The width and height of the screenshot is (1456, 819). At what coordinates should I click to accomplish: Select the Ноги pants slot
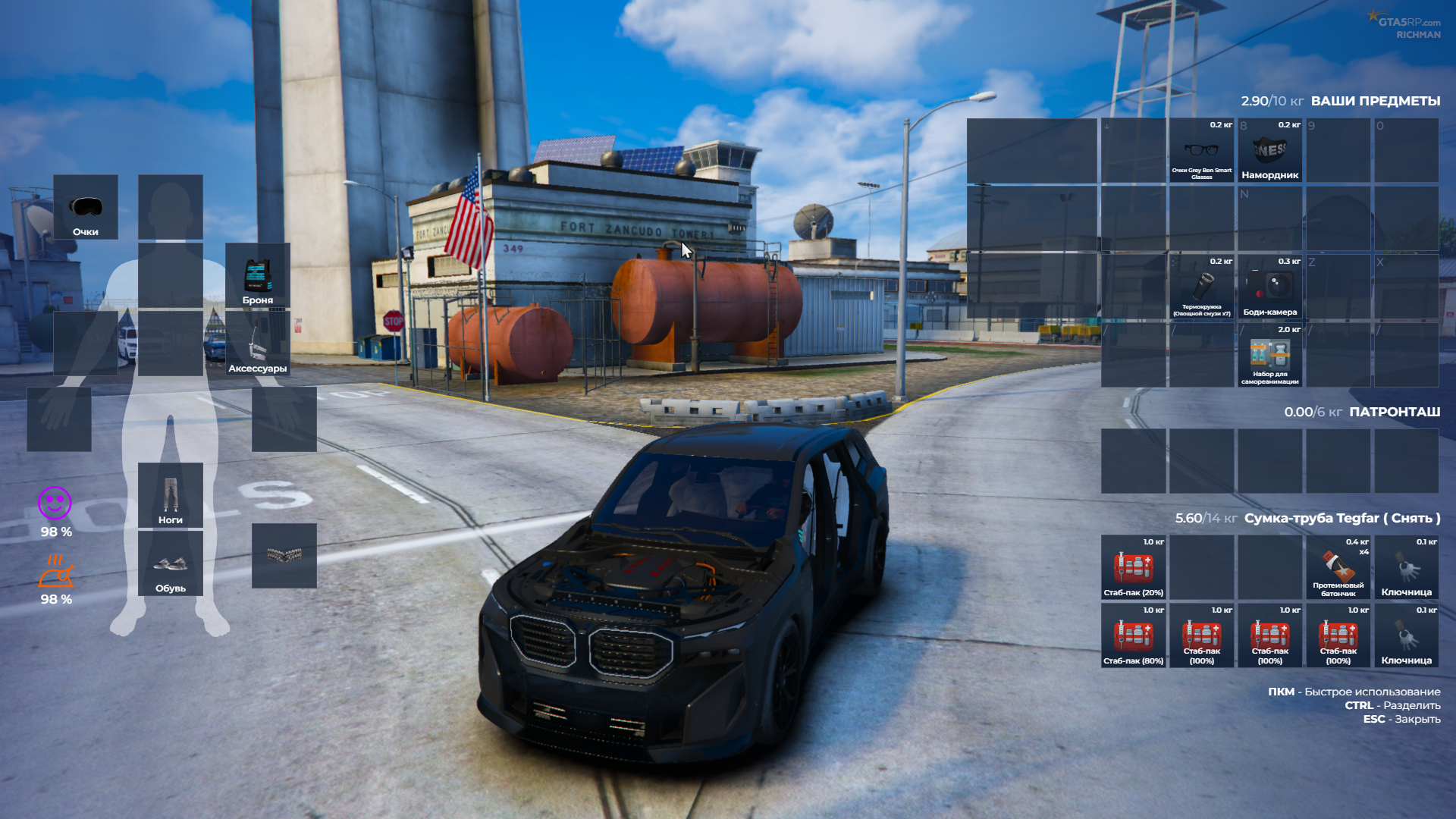coord(171,495)
